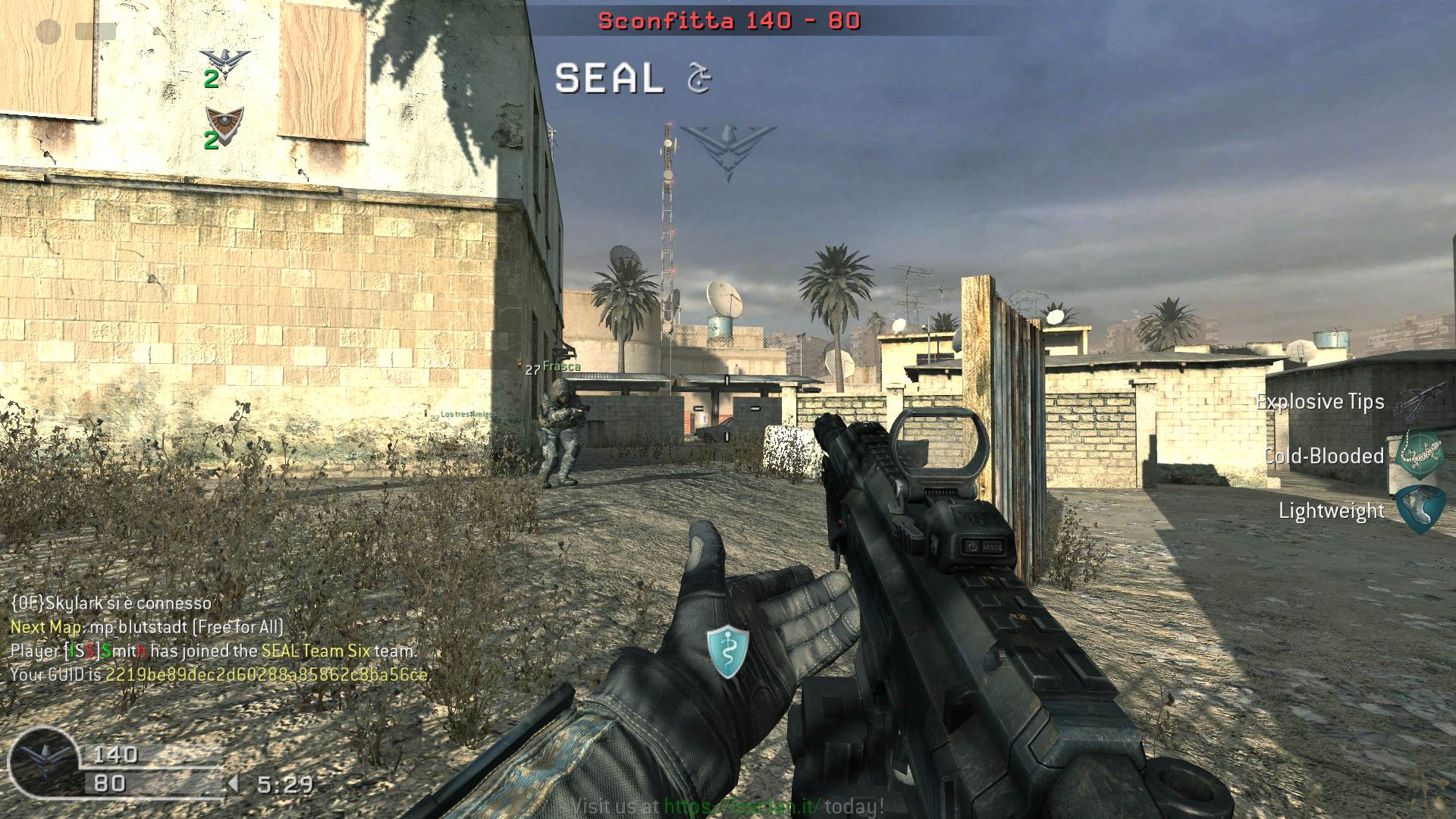Image resolution: width=1456 pixels, height=819 pixels.
Task: Select the Explosive Tips perk icon
Action: tap(1420, 401)
